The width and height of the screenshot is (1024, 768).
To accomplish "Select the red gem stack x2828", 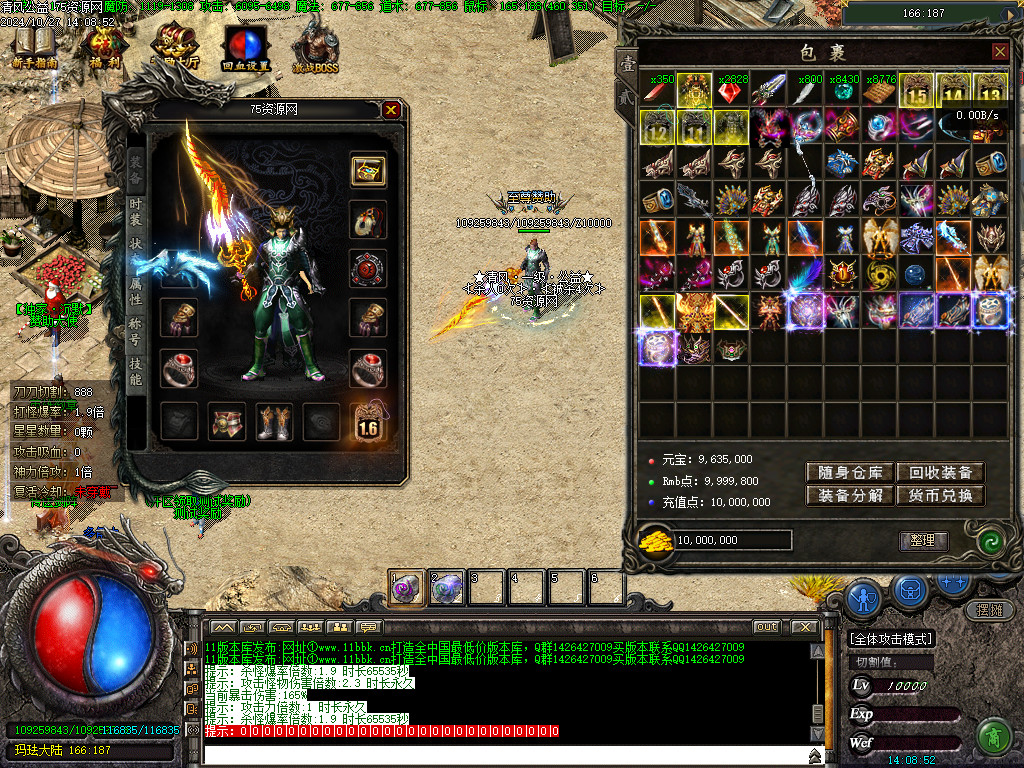I will [731, 91].
